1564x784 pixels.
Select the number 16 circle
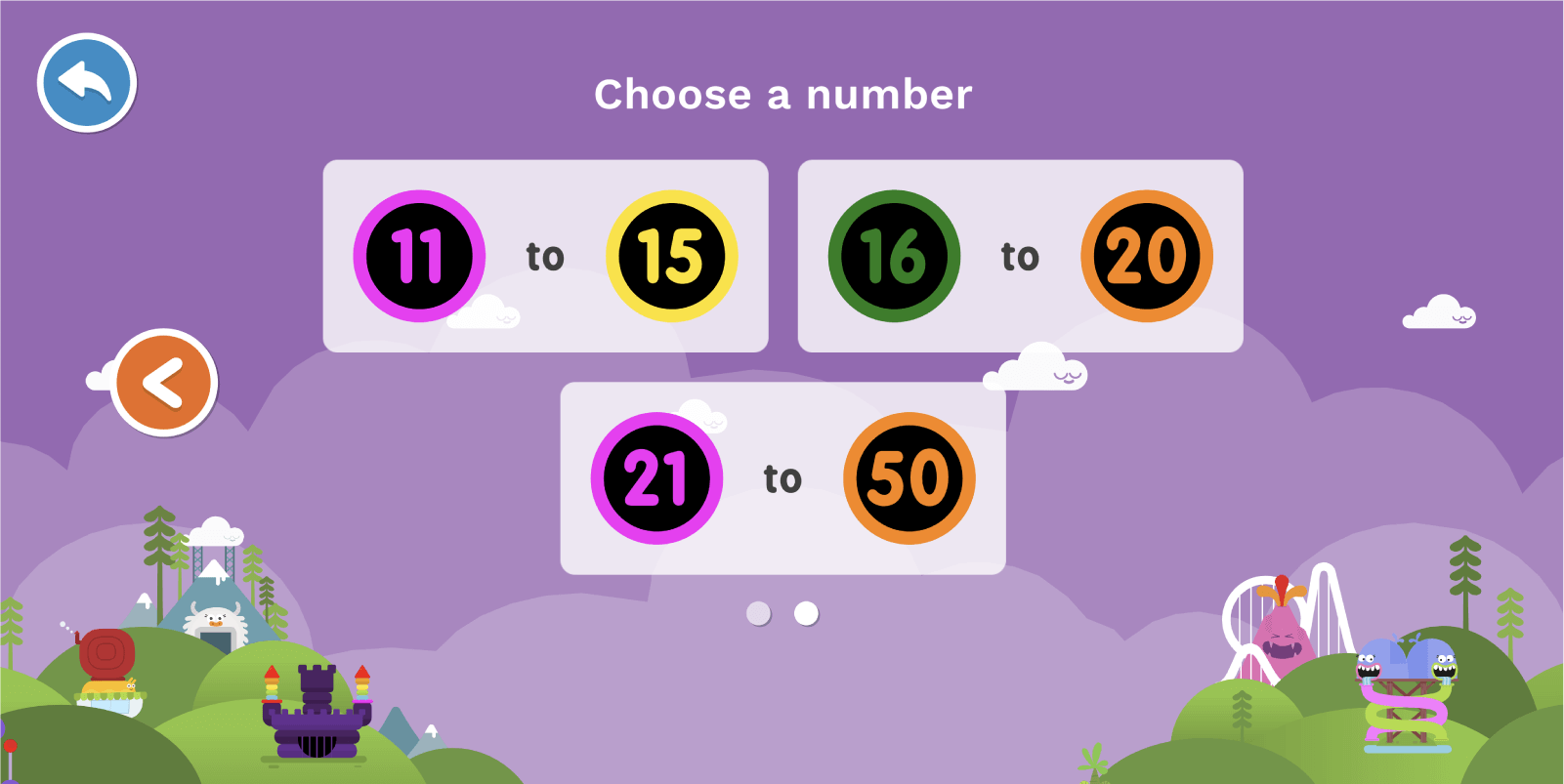893,255
